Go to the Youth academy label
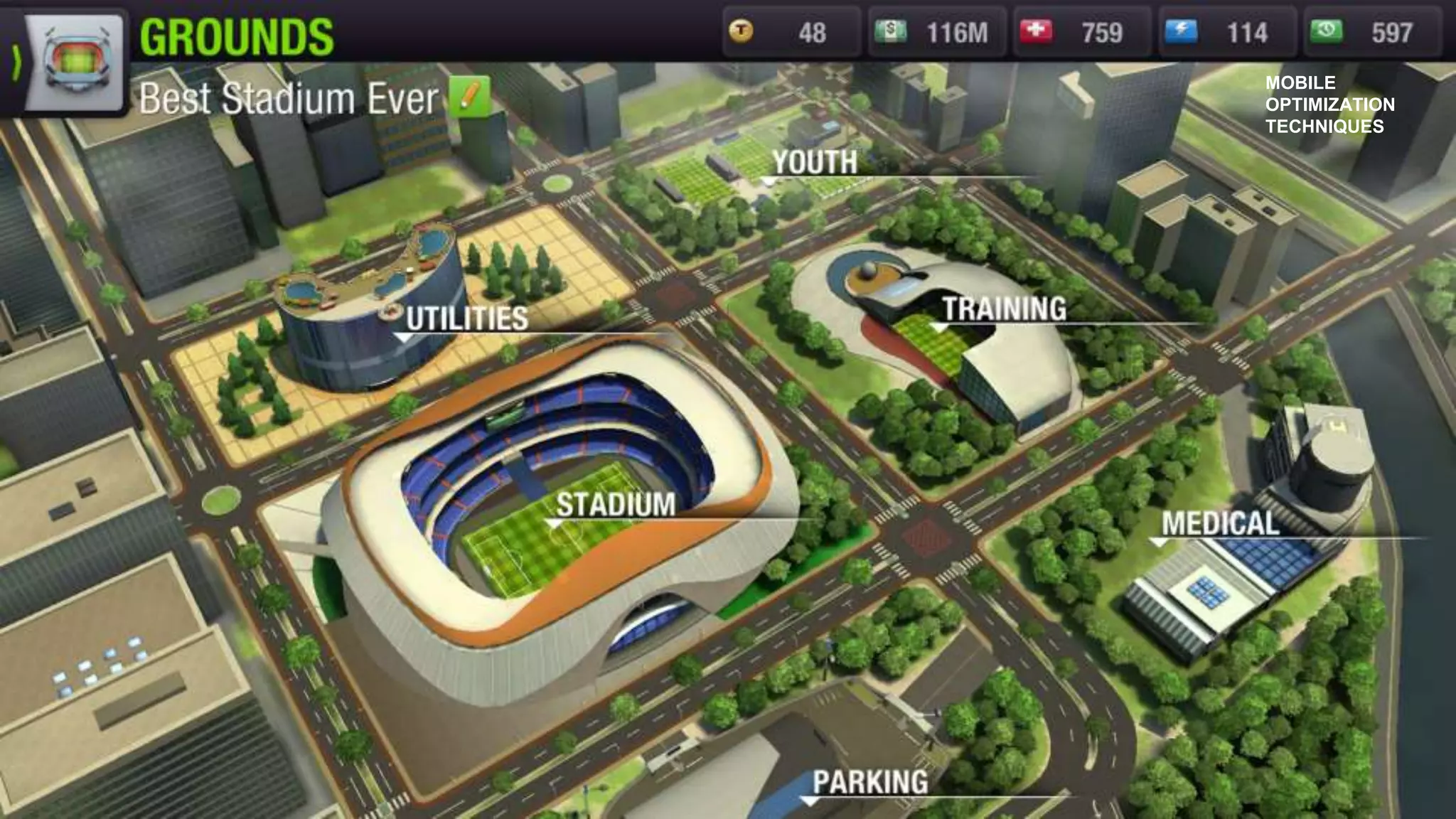The image size is (1456, 819). click(815, 163)
